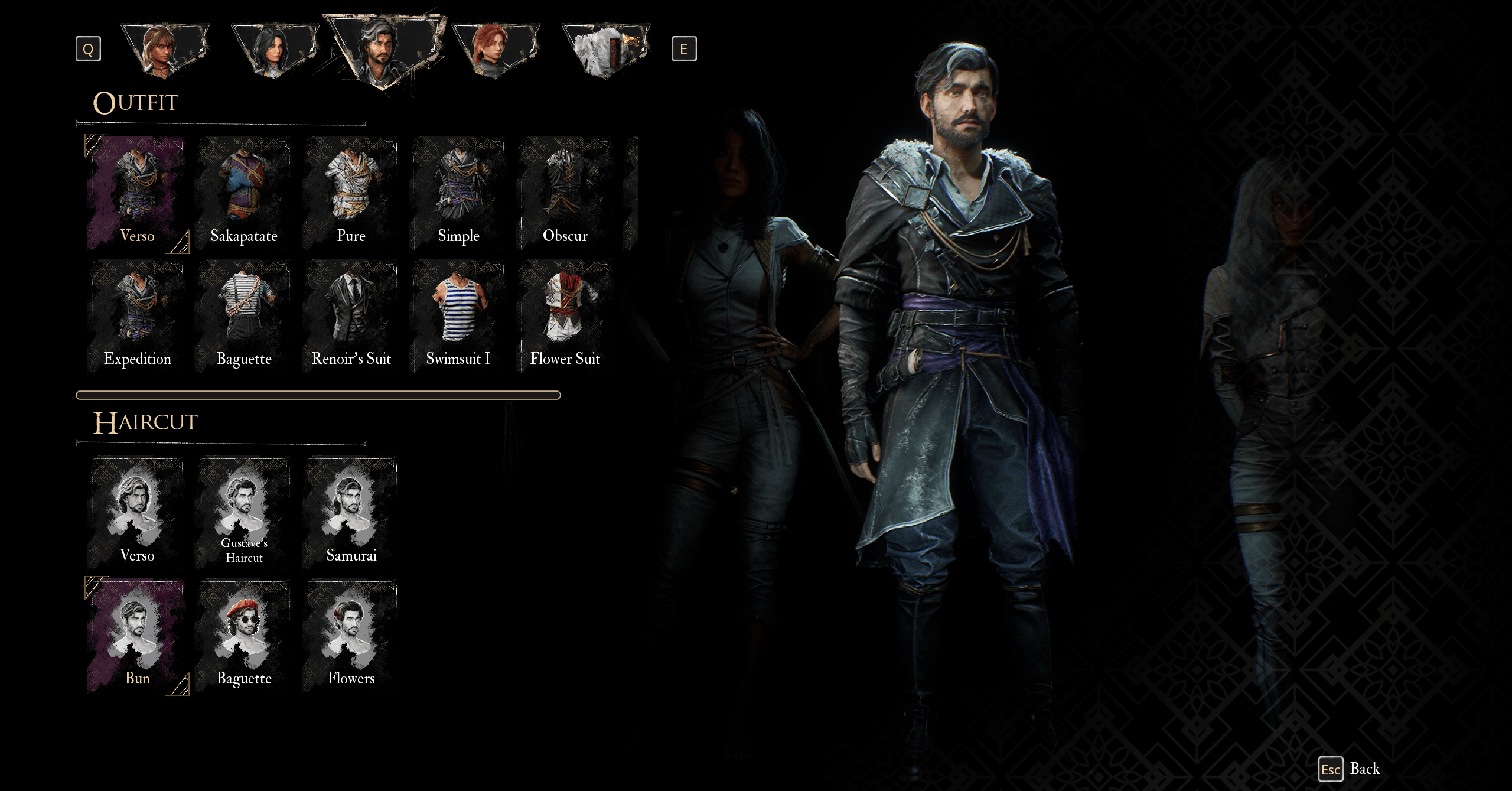The width and height of the screenshot is (1512, 791).
Task: Choose the Flower Suit outfit
Action: [x=565, y=317]
